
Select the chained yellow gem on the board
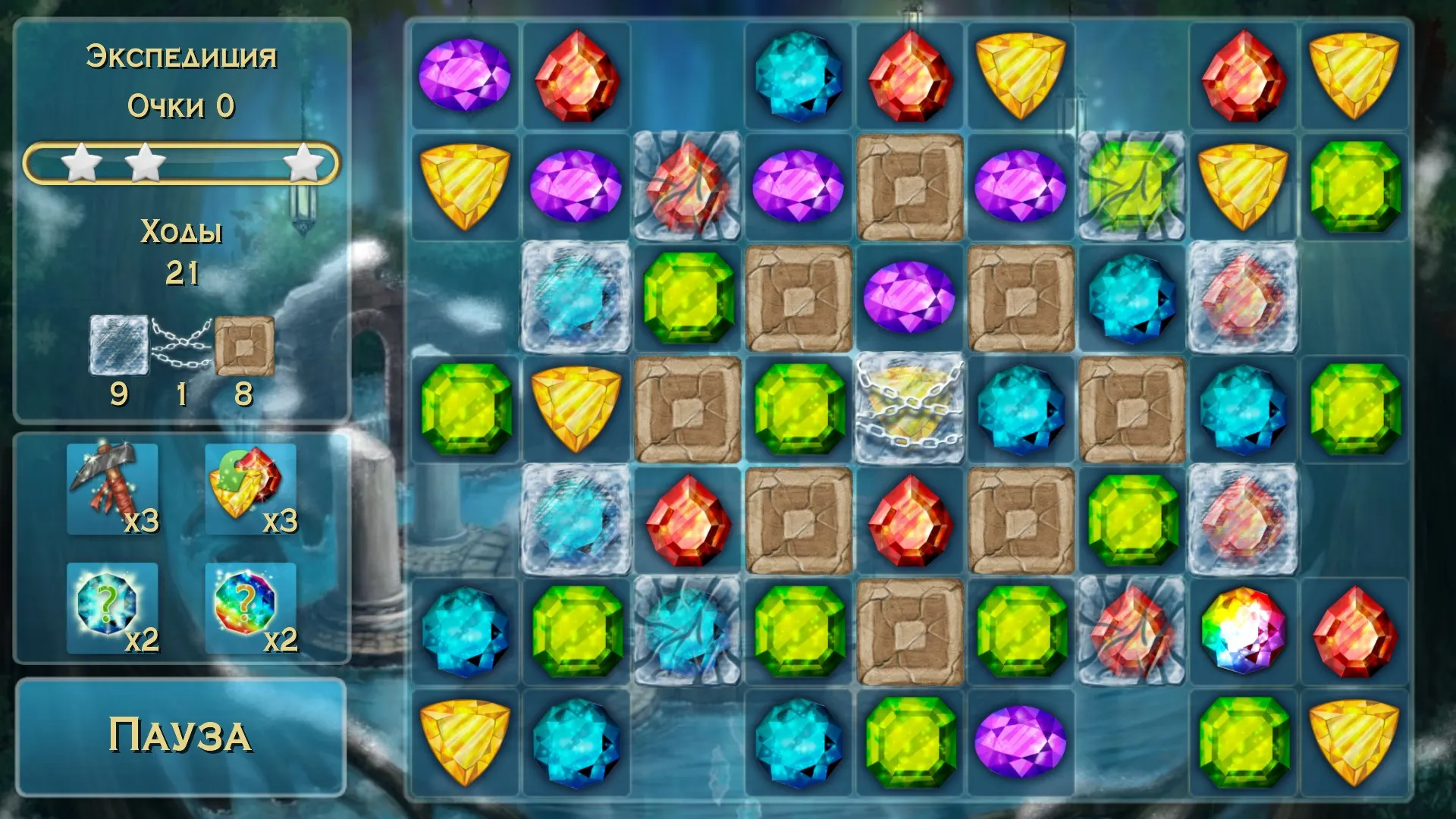coord(910,409)
